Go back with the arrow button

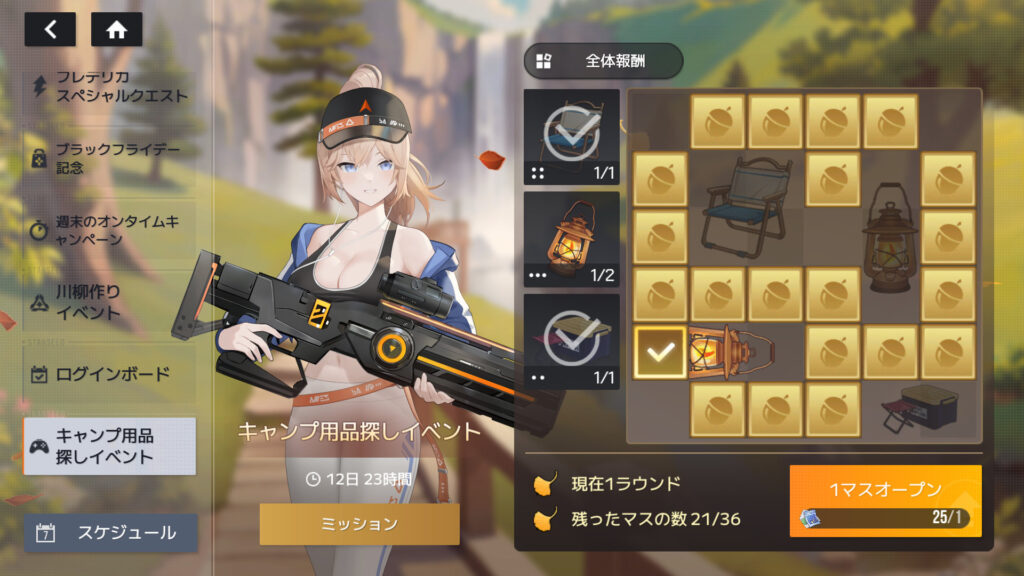[50, 29]
